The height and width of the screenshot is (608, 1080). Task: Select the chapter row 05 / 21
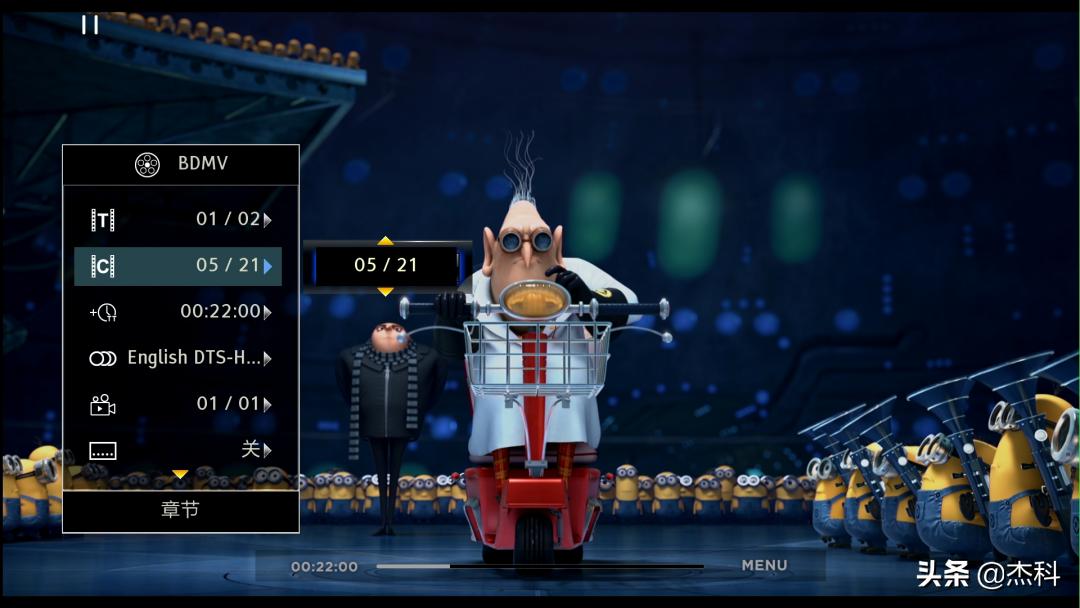180,266
